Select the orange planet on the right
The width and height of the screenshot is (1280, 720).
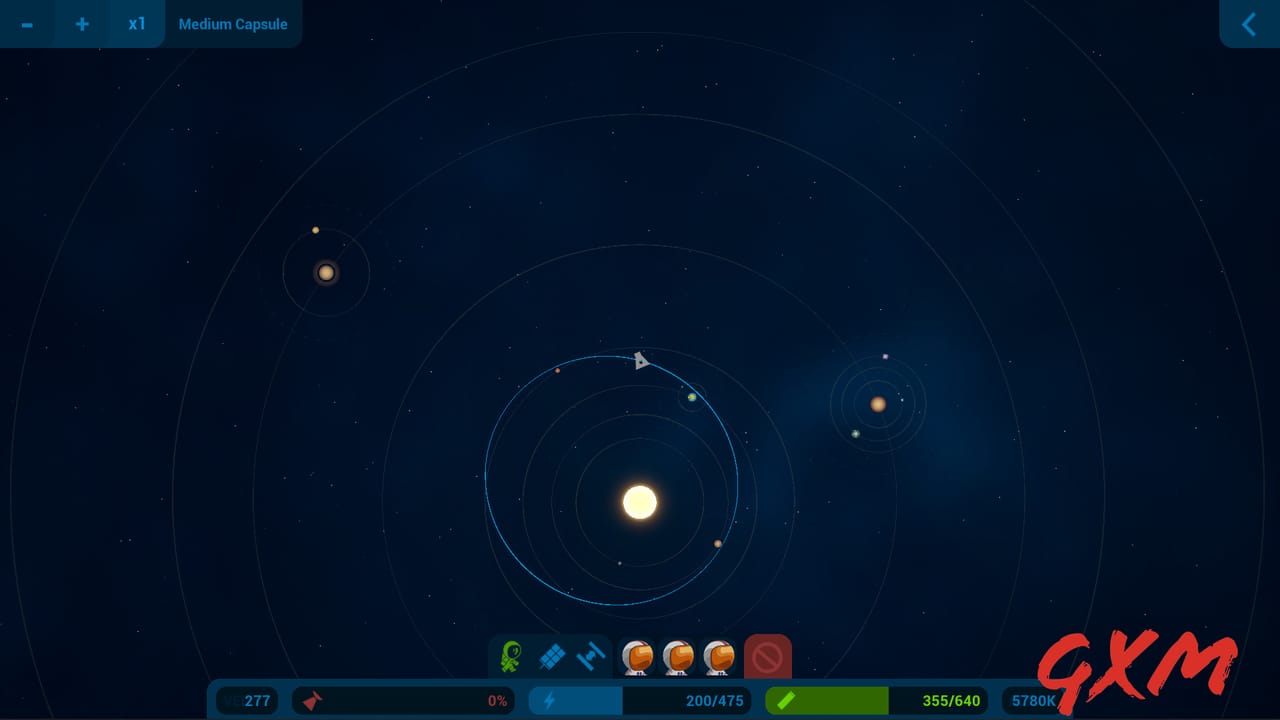878,404
